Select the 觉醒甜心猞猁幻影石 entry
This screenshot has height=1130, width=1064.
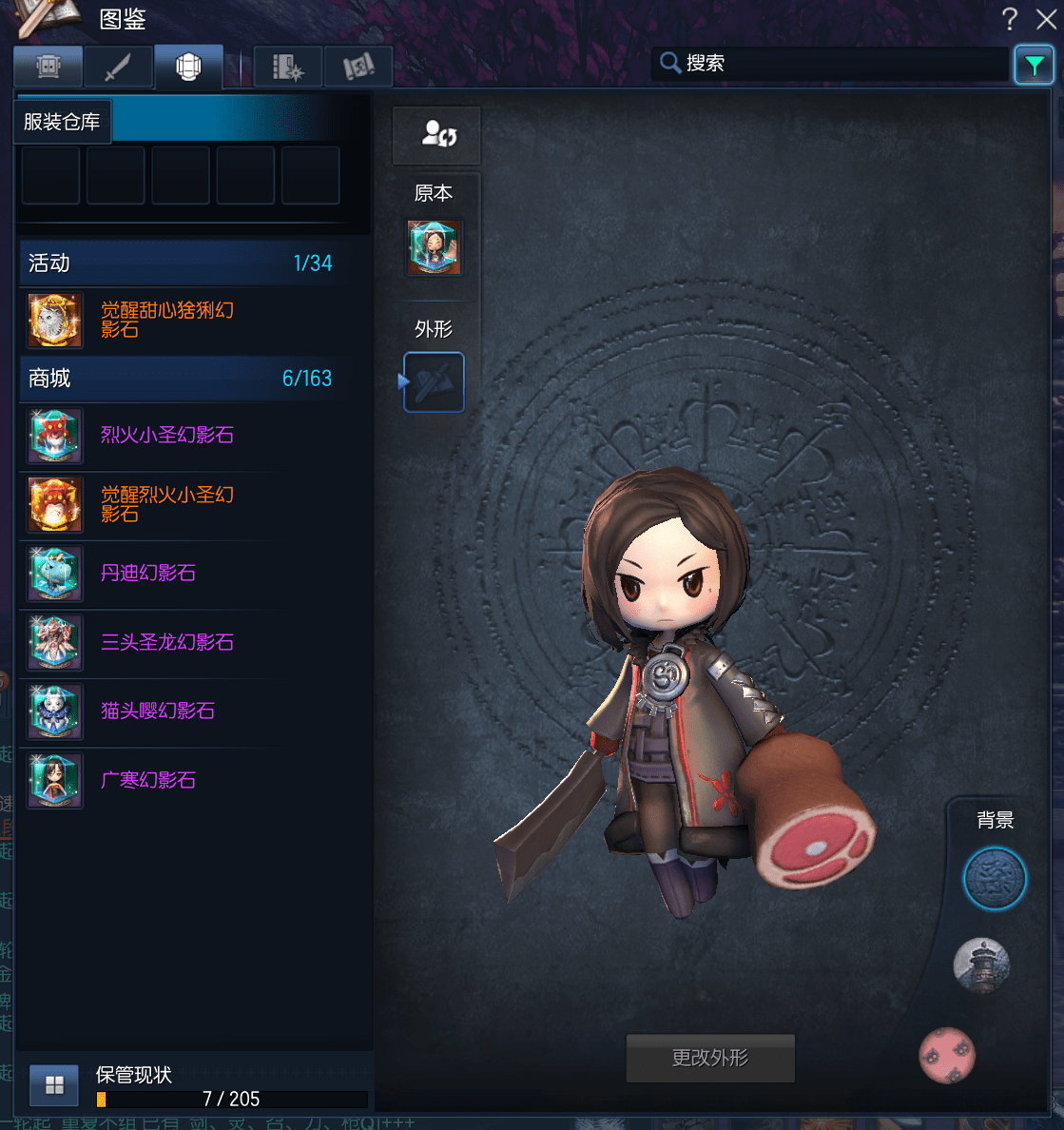166,320
